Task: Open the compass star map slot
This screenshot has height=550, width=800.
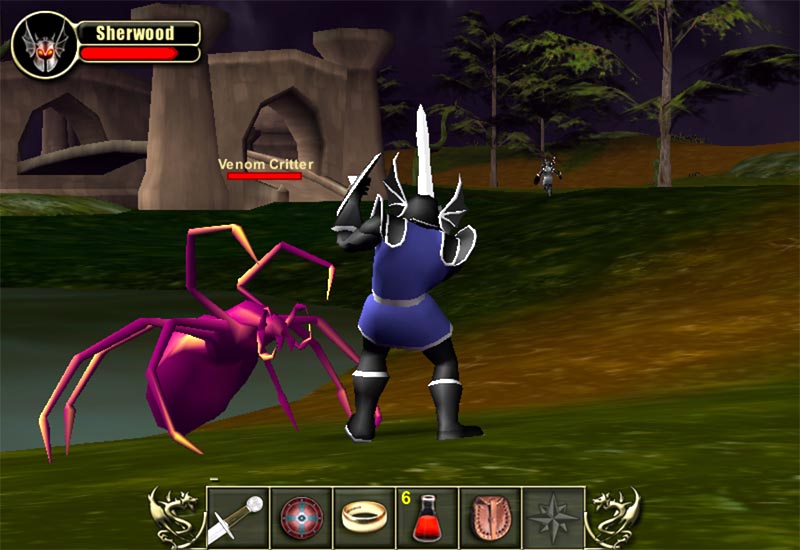Action: click(x=554, y=517)
